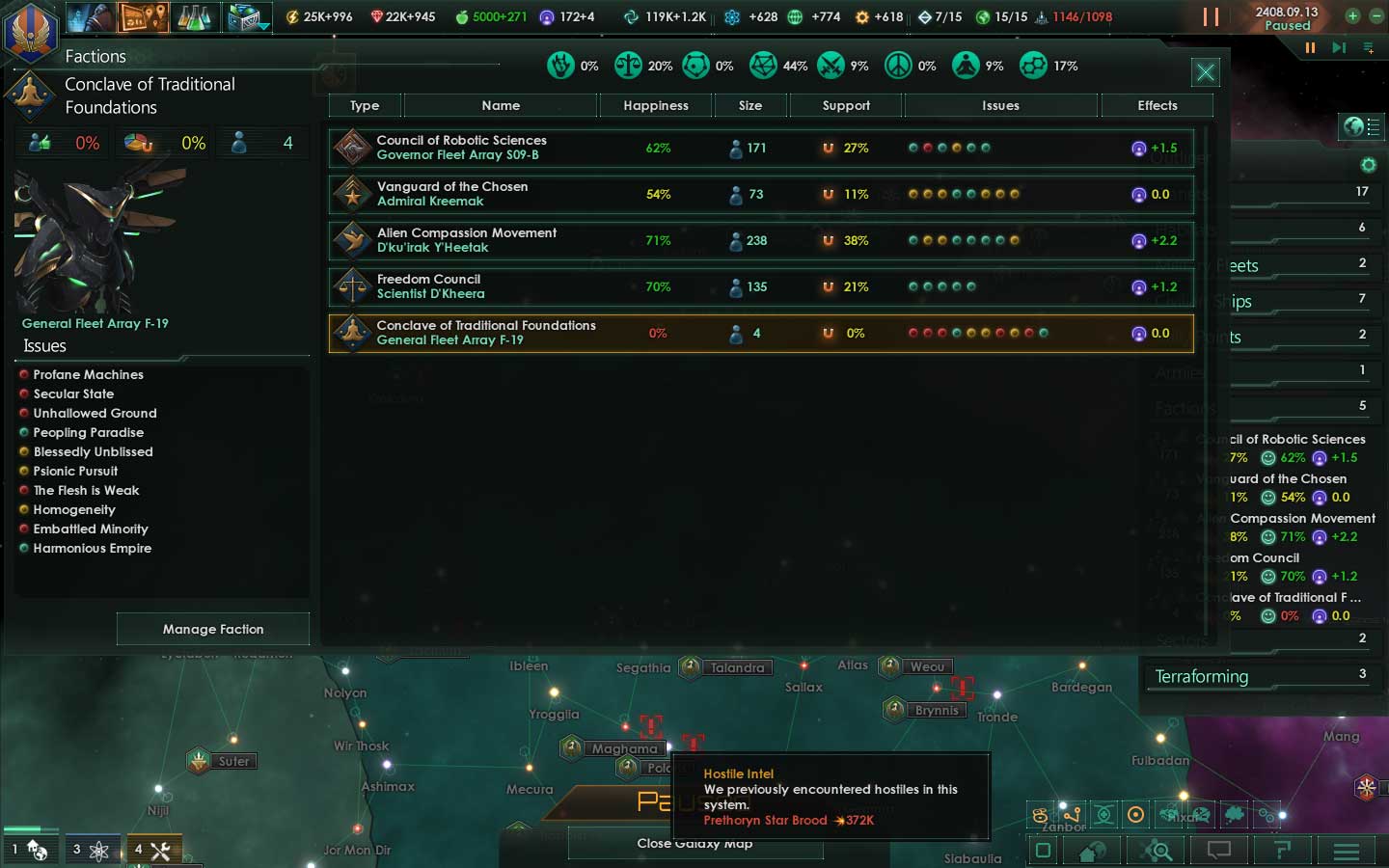
Task: Select the Xenophile ethics icon showing 44%
Action: pos(762,65)
